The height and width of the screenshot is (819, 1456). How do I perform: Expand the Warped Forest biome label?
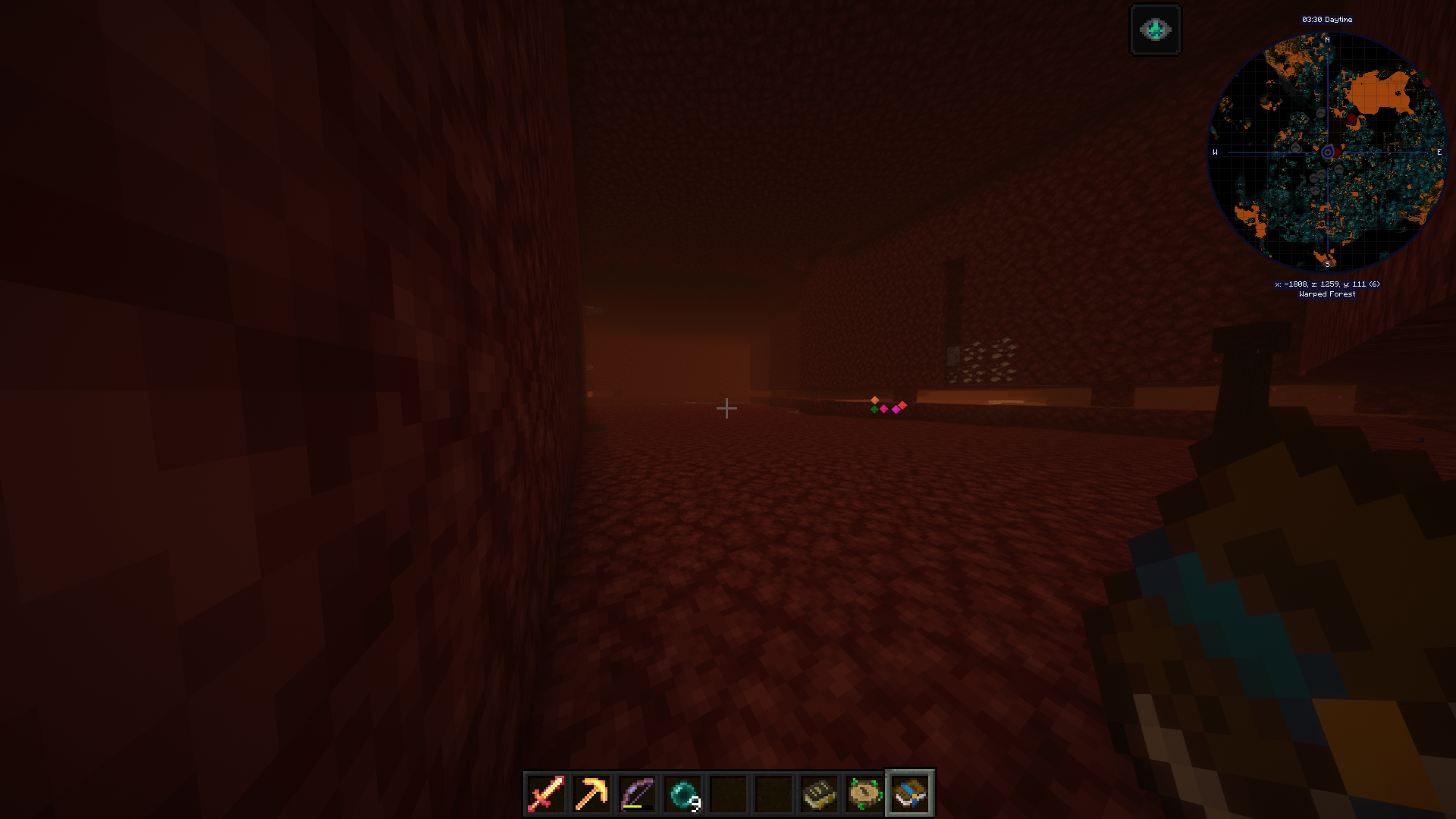pos(1326,293)
